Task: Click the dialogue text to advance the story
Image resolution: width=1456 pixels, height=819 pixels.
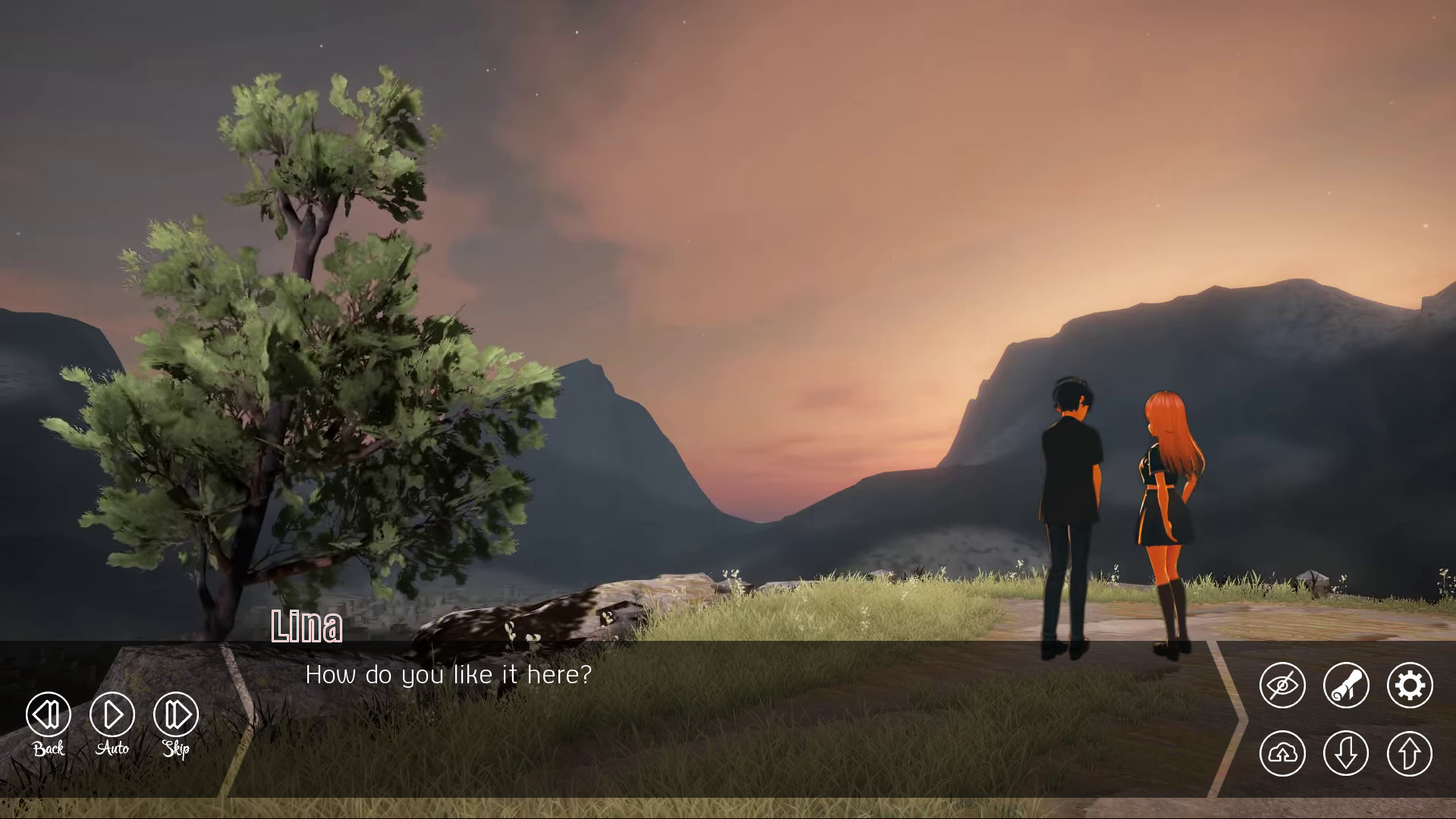Action: pyautogui.click(x=449, y=674)
